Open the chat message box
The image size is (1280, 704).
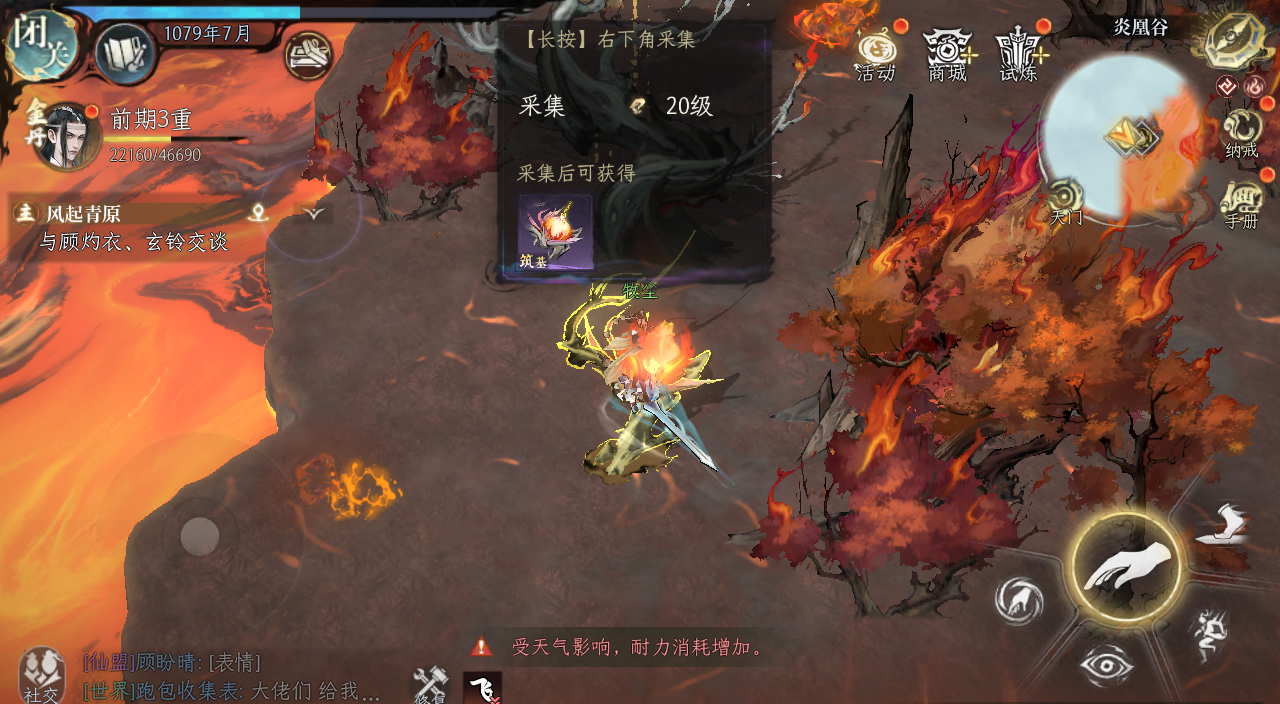pos(232,676)
